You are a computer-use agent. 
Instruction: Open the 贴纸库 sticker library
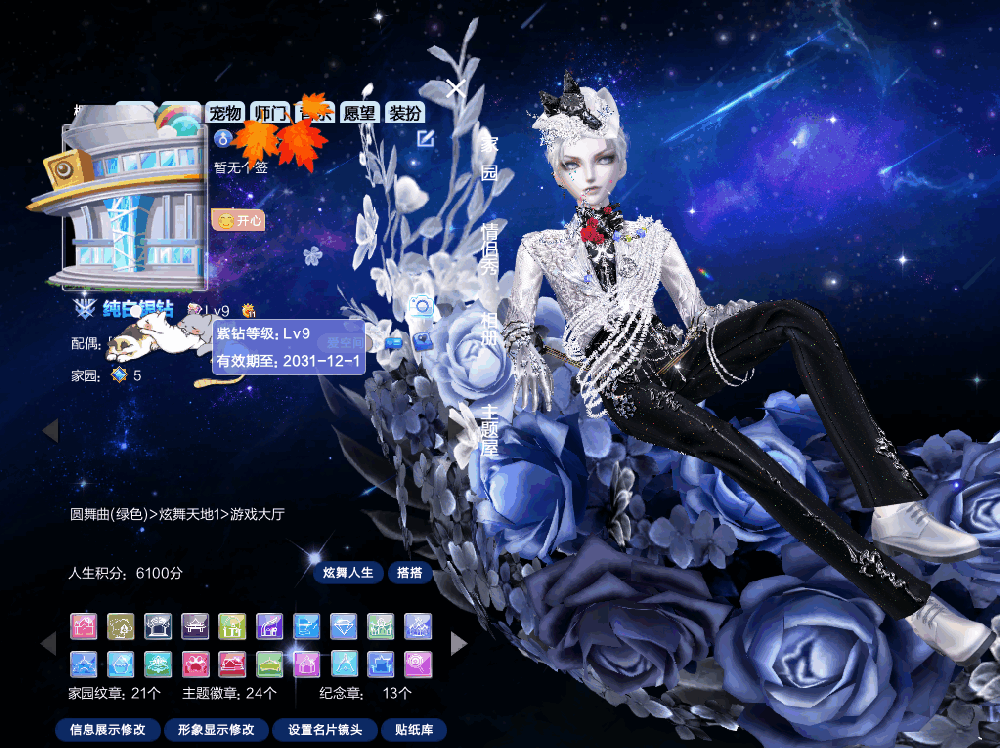tap(414, 730)
